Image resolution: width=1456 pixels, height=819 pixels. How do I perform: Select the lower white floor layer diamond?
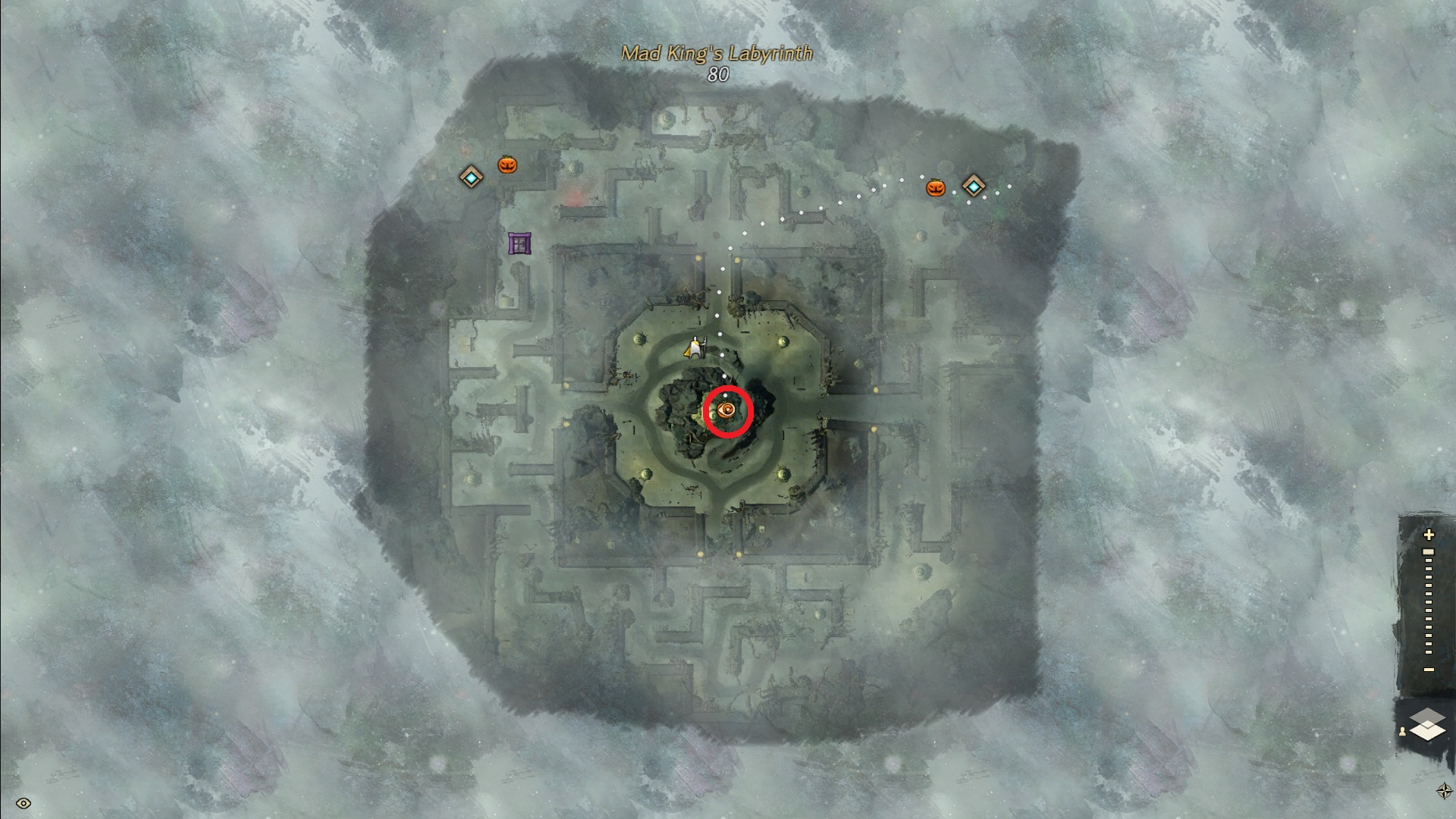point(1428,731)
